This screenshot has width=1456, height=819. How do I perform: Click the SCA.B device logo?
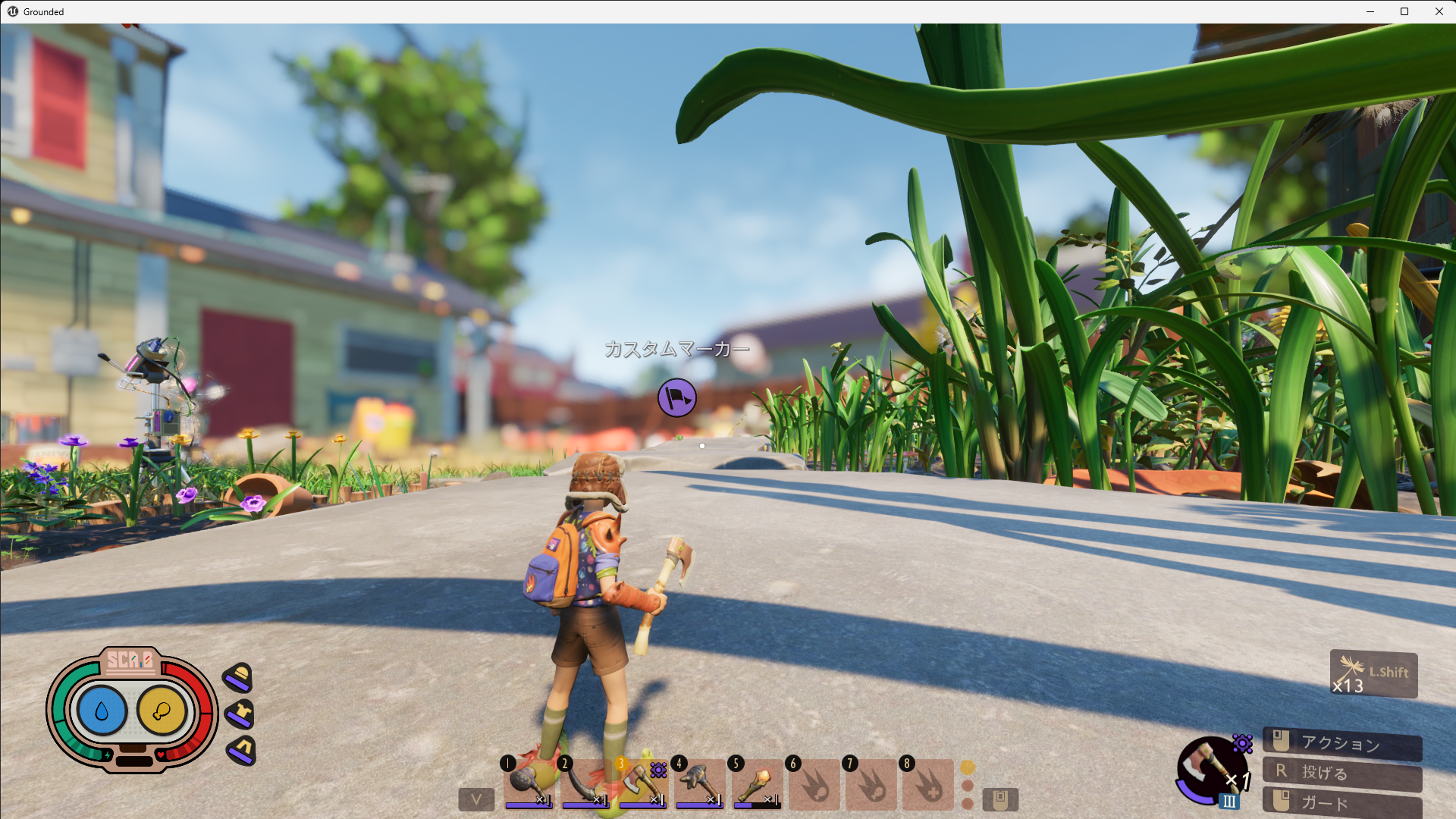(130, 660)
